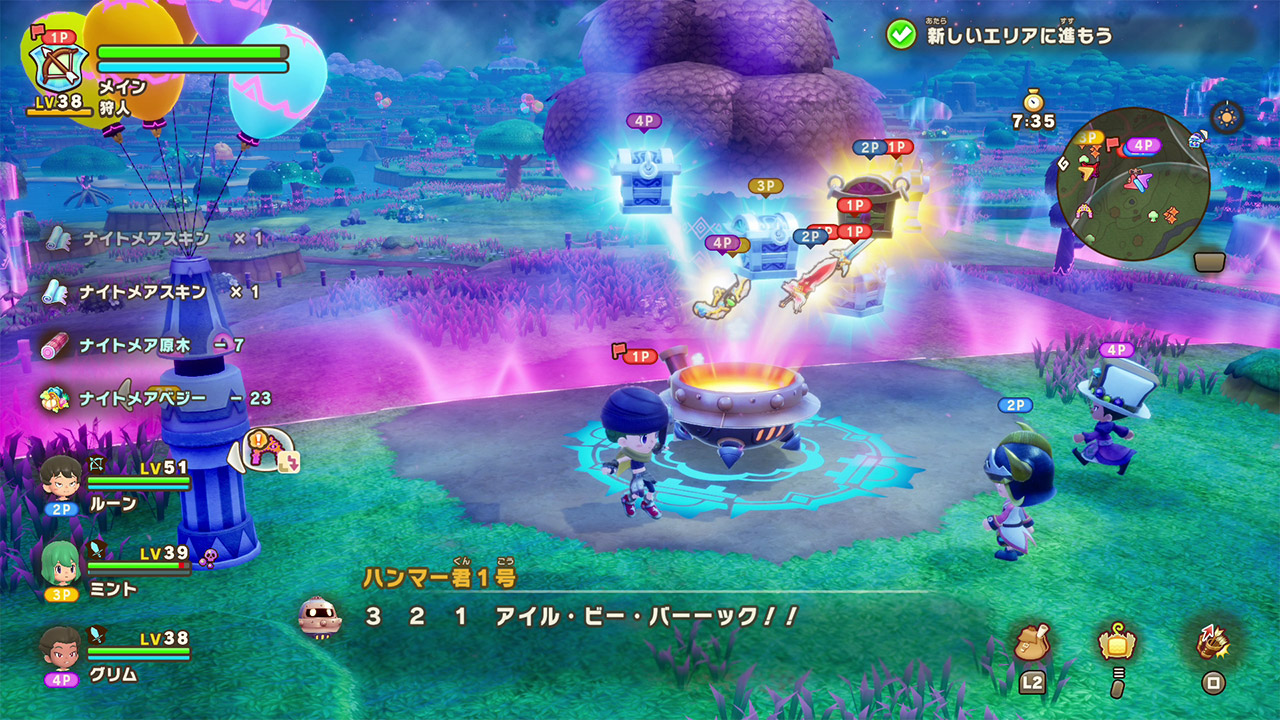Open the circular minimap
1280x720 pixels.
point(1133,185)
